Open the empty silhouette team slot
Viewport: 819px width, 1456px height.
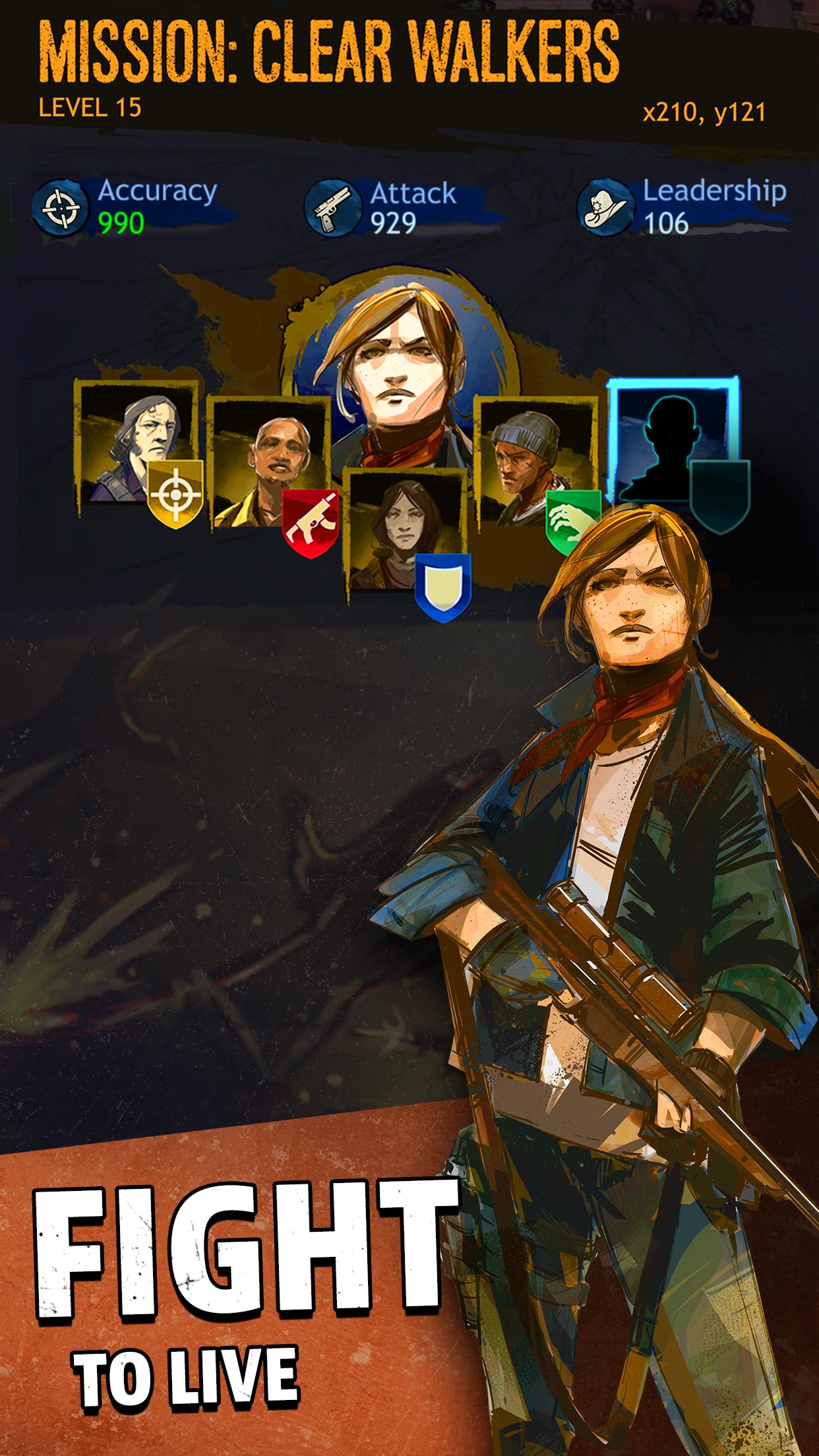pos(671,442)
